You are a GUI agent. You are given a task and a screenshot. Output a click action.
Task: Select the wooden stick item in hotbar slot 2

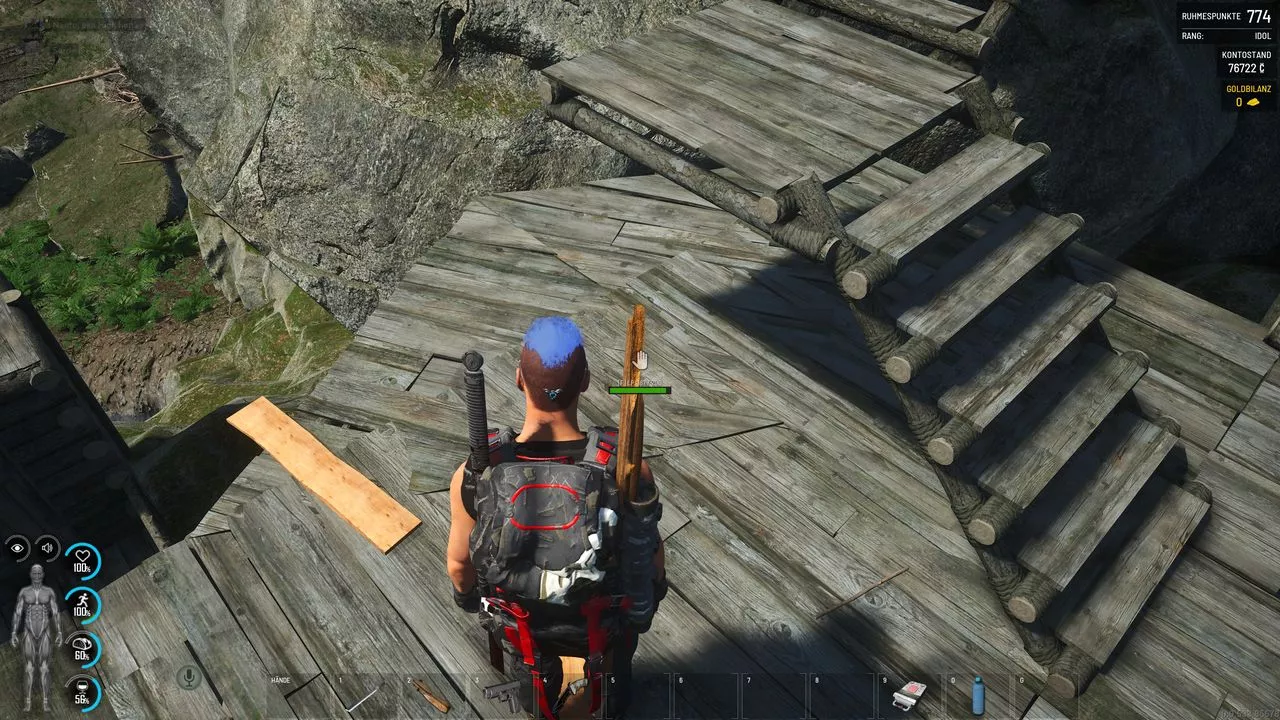[432, 697]
